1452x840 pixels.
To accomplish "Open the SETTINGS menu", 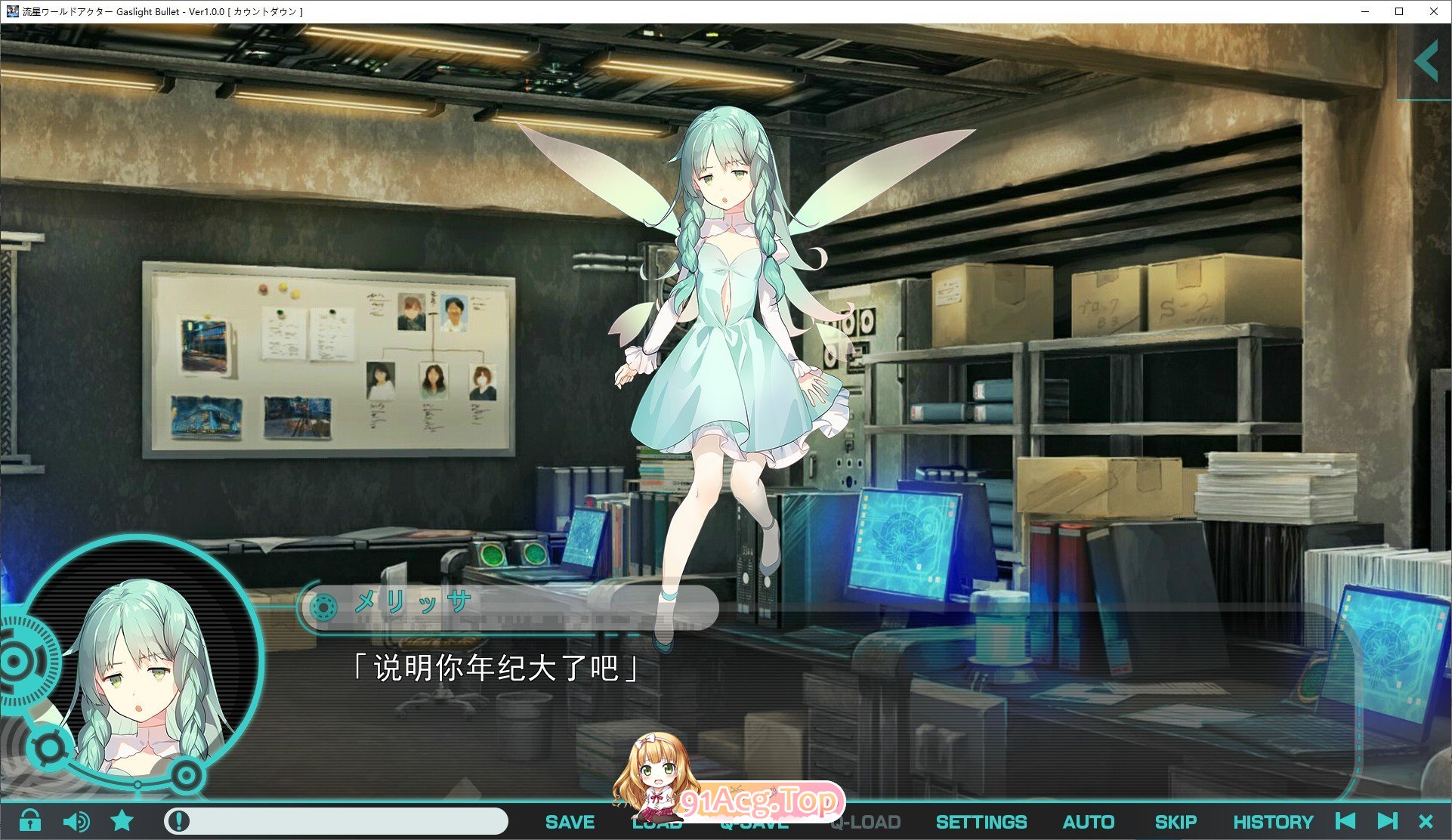I will [980, 822].
